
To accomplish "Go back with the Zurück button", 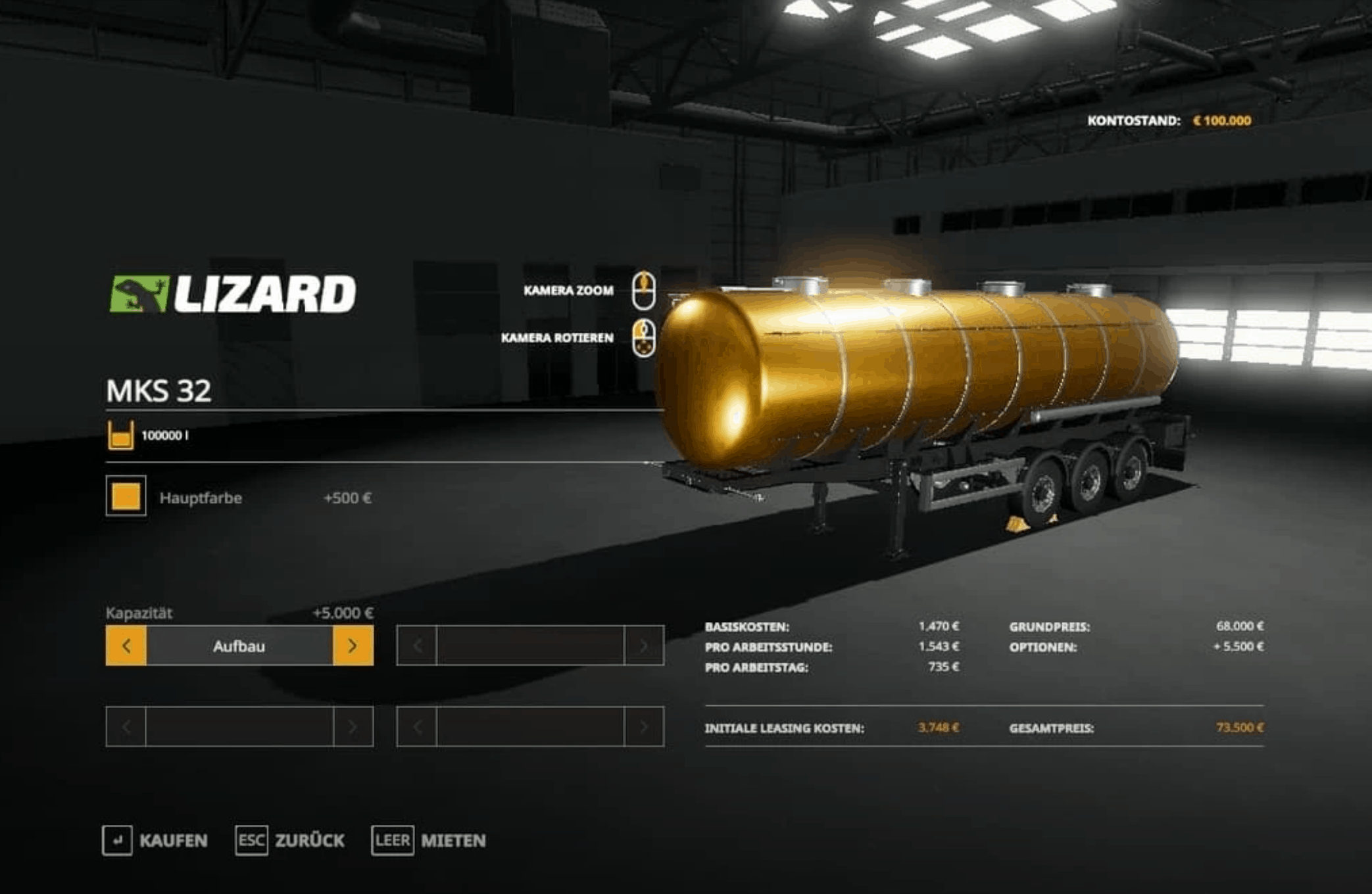I will pos(290,840).
